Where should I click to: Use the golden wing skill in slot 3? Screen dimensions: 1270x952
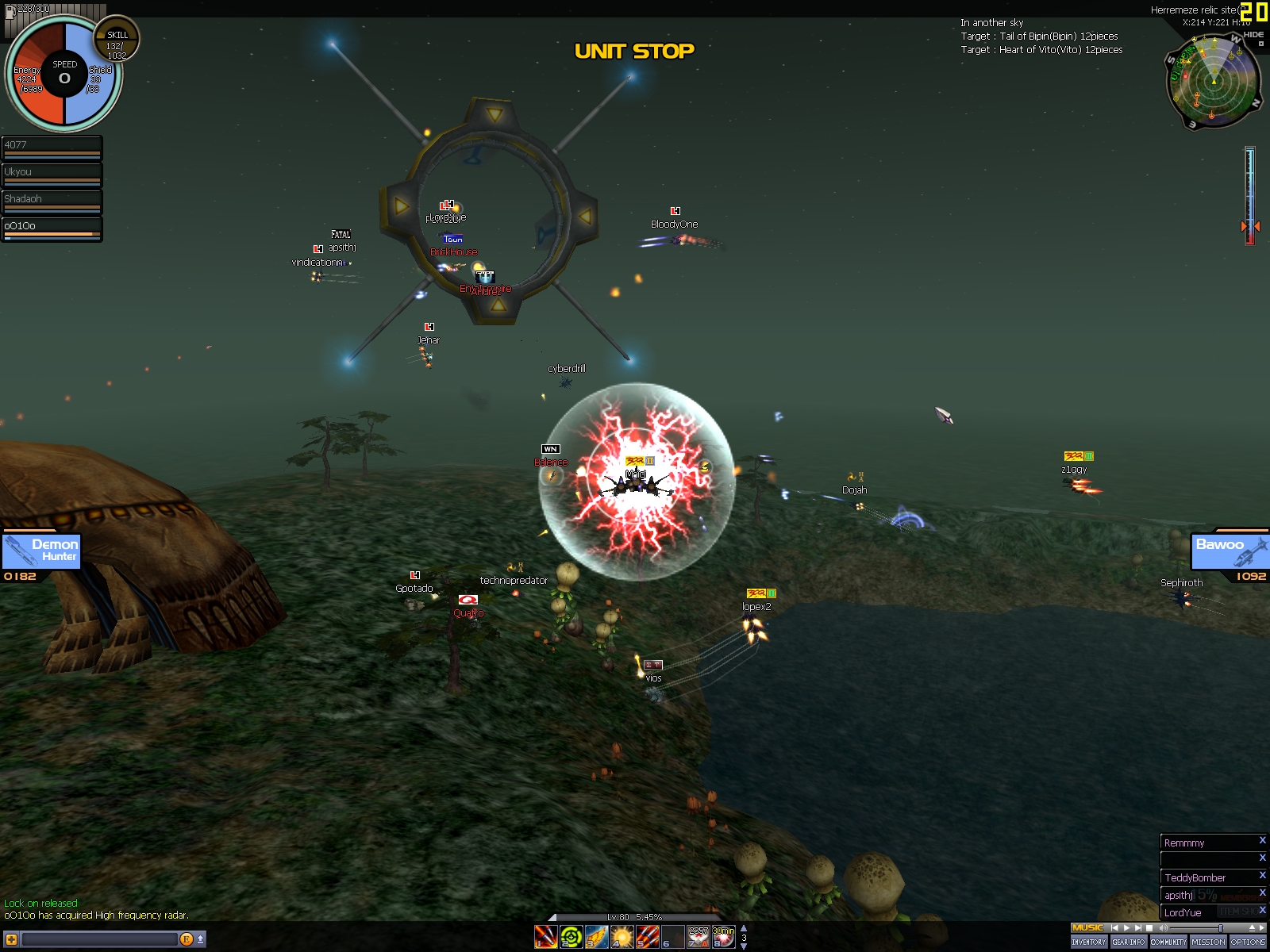(596, 937)
